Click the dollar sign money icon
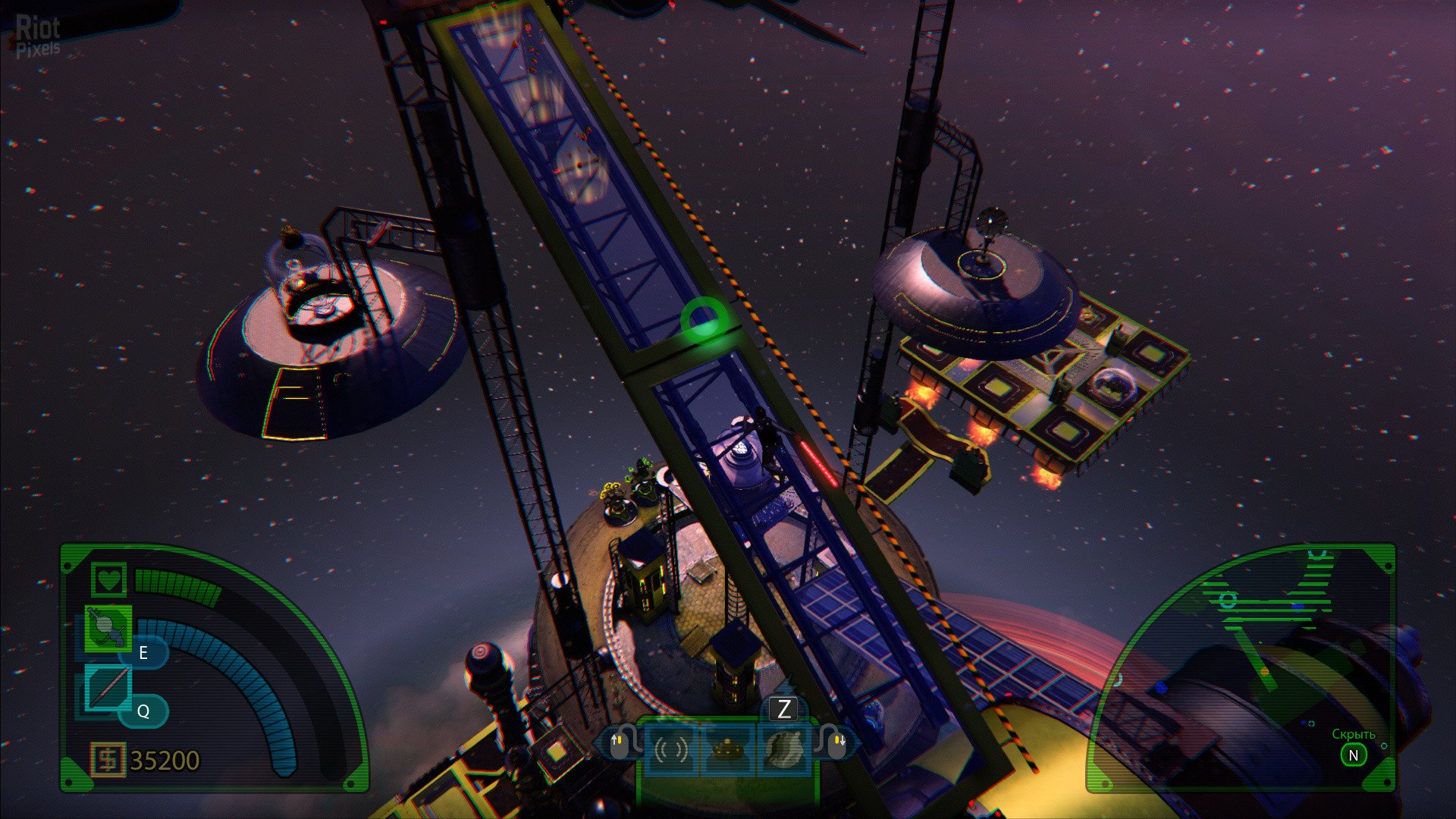Viewport: 1456px width, 819px height. pyautogui.click(x=108, y=759)
